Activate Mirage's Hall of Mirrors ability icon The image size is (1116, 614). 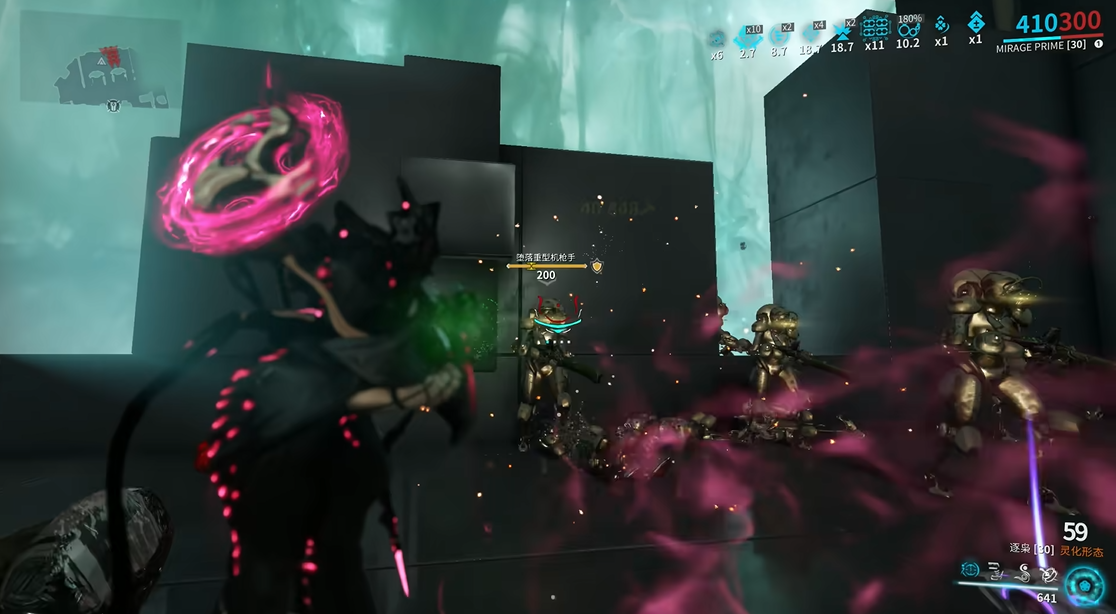[x=970, y=570]
